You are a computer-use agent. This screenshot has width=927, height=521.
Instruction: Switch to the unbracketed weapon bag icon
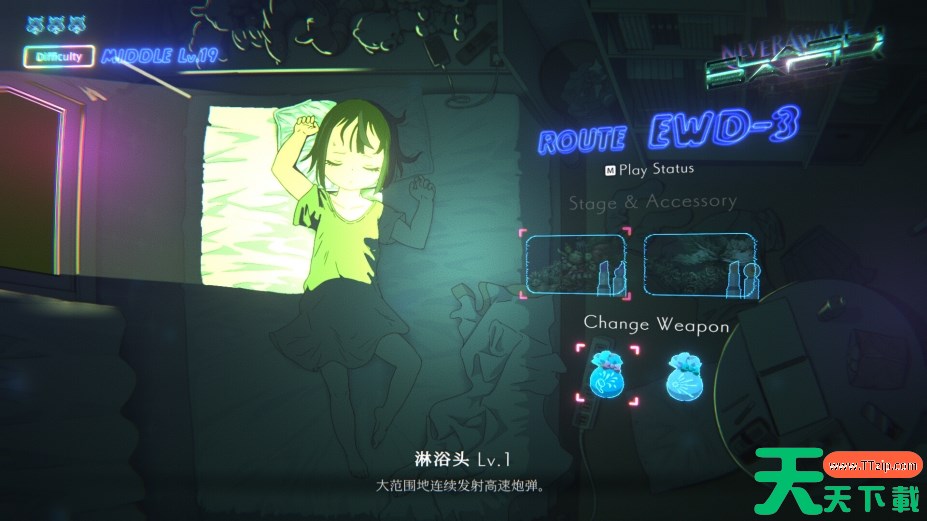tap(686, 375)
